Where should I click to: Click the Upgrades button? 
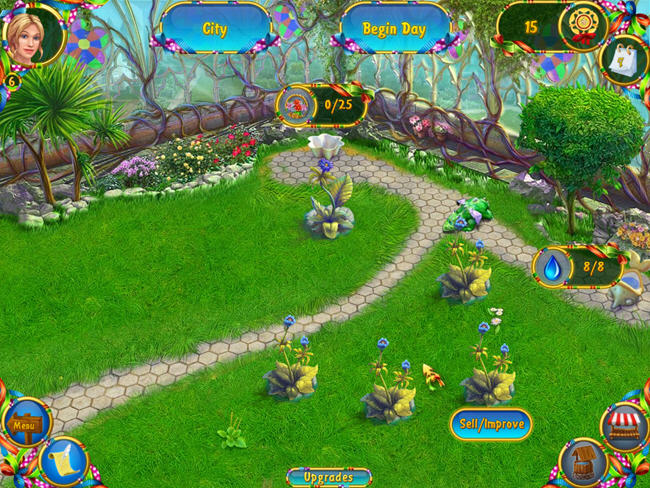click(x=328, y=477)
